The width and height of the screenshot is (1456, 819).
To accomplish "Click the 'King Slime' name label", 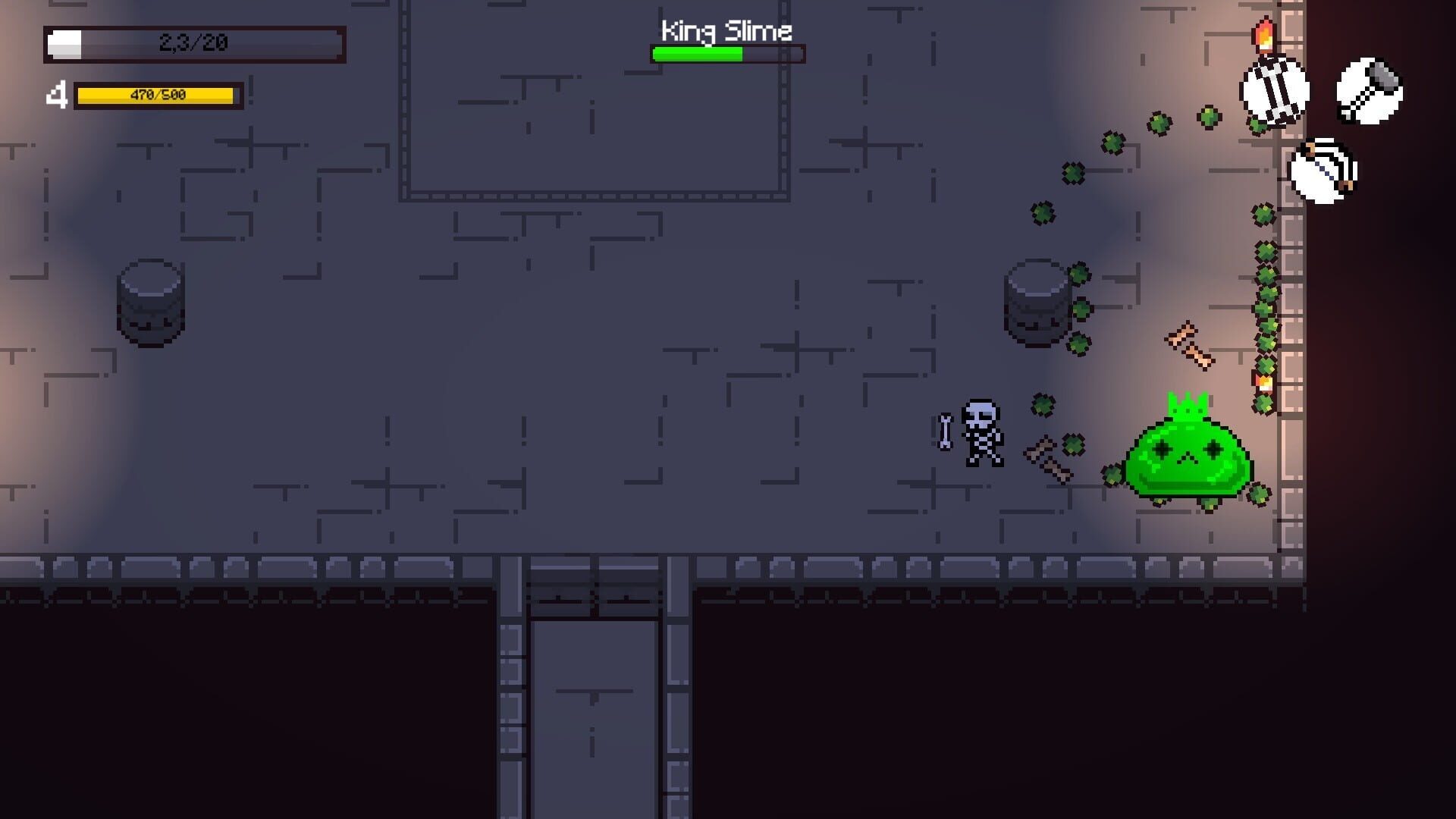I will 726,30.
